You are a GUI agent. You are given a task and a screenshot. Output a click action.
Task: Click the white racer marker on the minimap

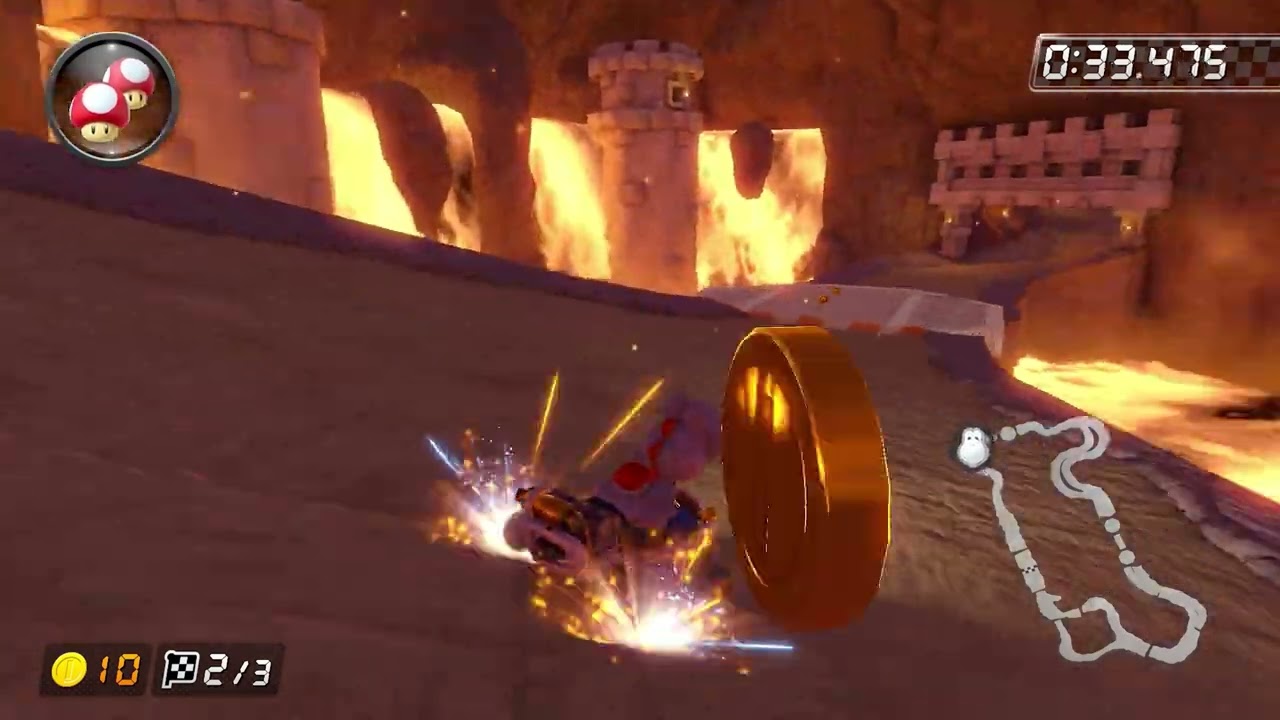tap(971, 445)
